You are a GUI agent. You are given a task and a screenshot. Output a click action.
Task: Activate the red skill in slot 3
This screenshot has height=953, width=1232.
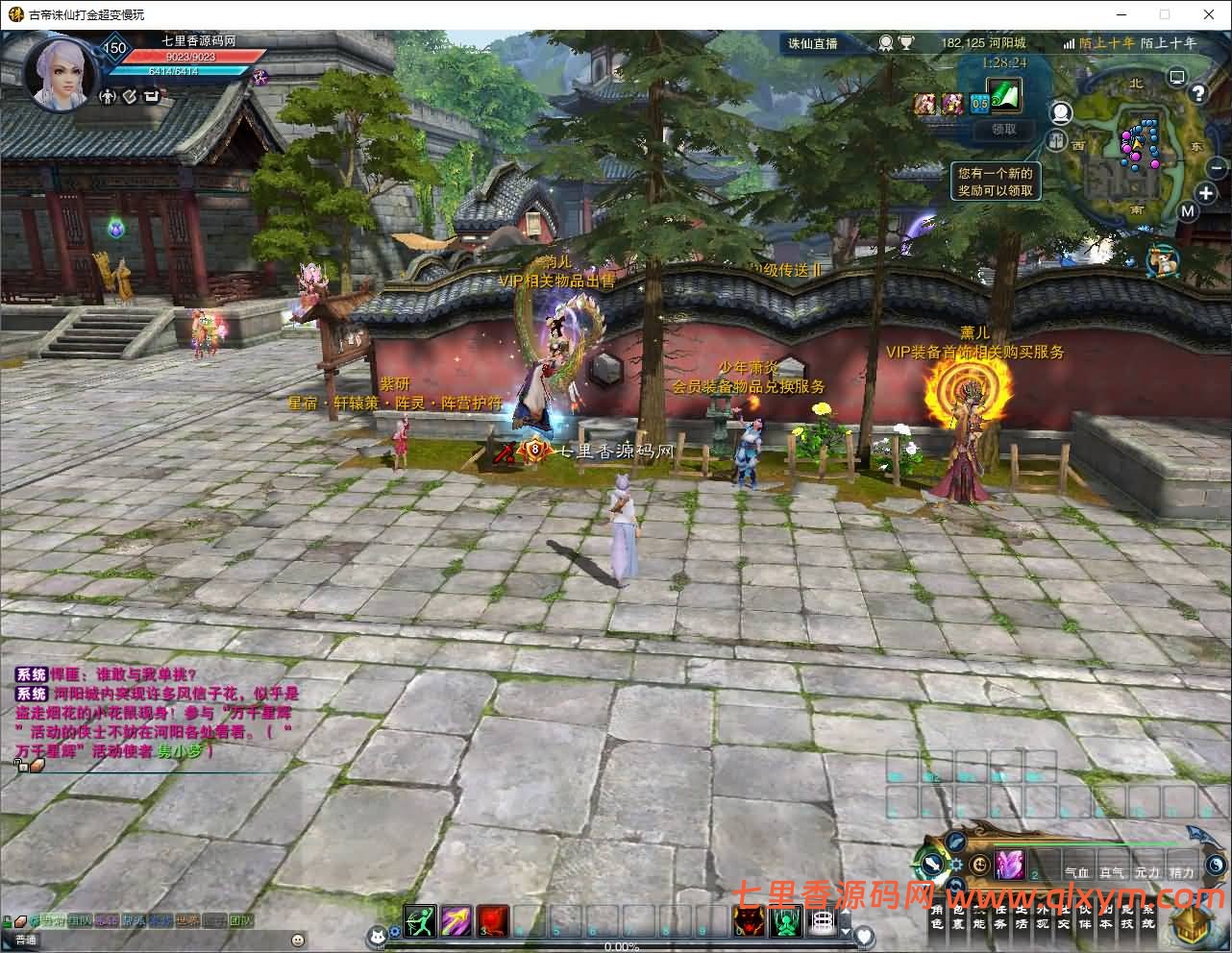[490, 920]
